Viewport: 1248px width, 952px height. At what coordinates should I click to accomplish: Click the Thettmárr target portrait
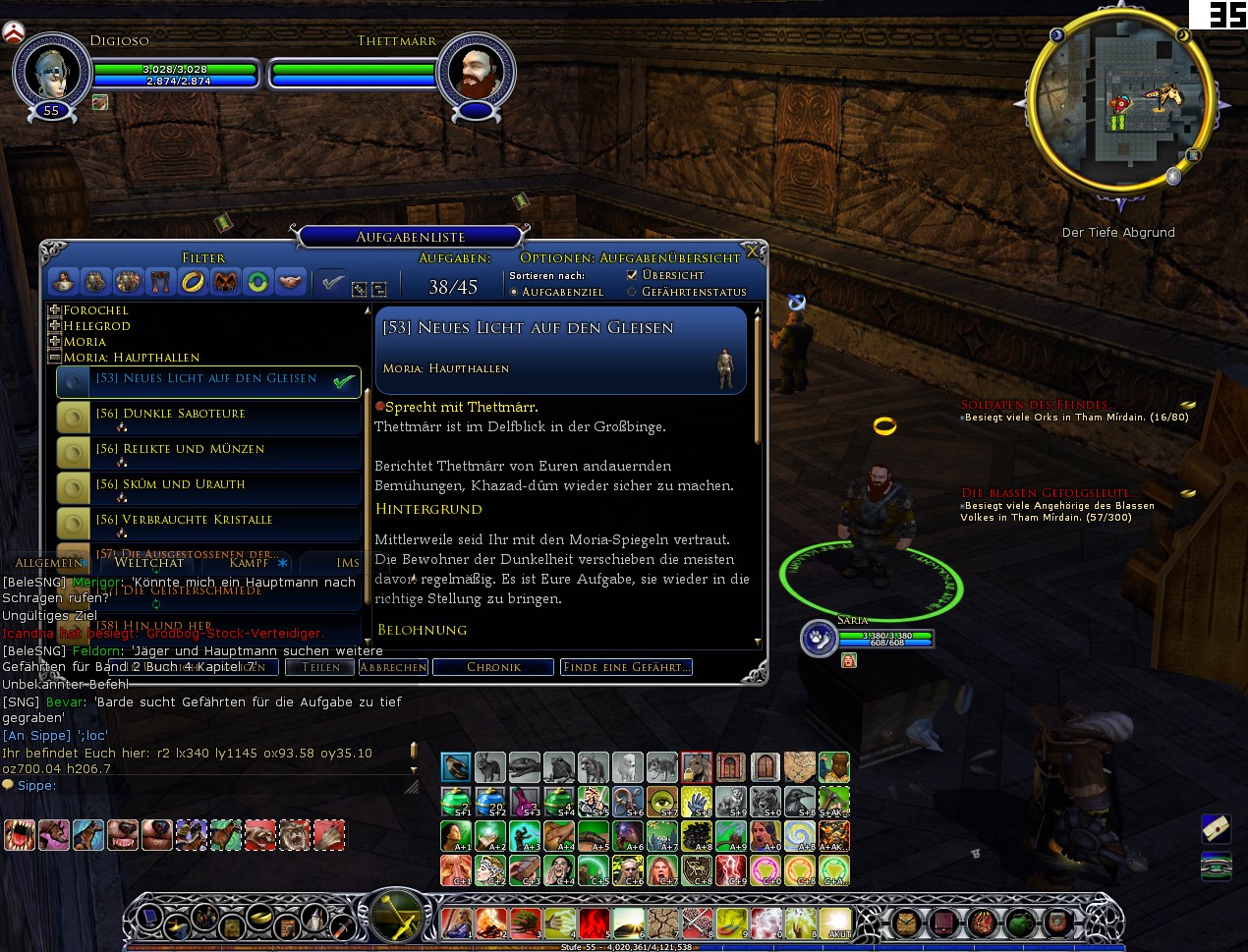coord(477,71)
